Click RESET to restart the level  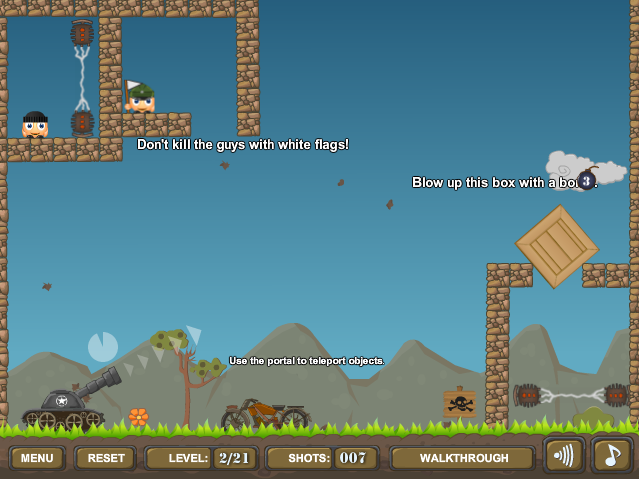(x=105, y=458)
